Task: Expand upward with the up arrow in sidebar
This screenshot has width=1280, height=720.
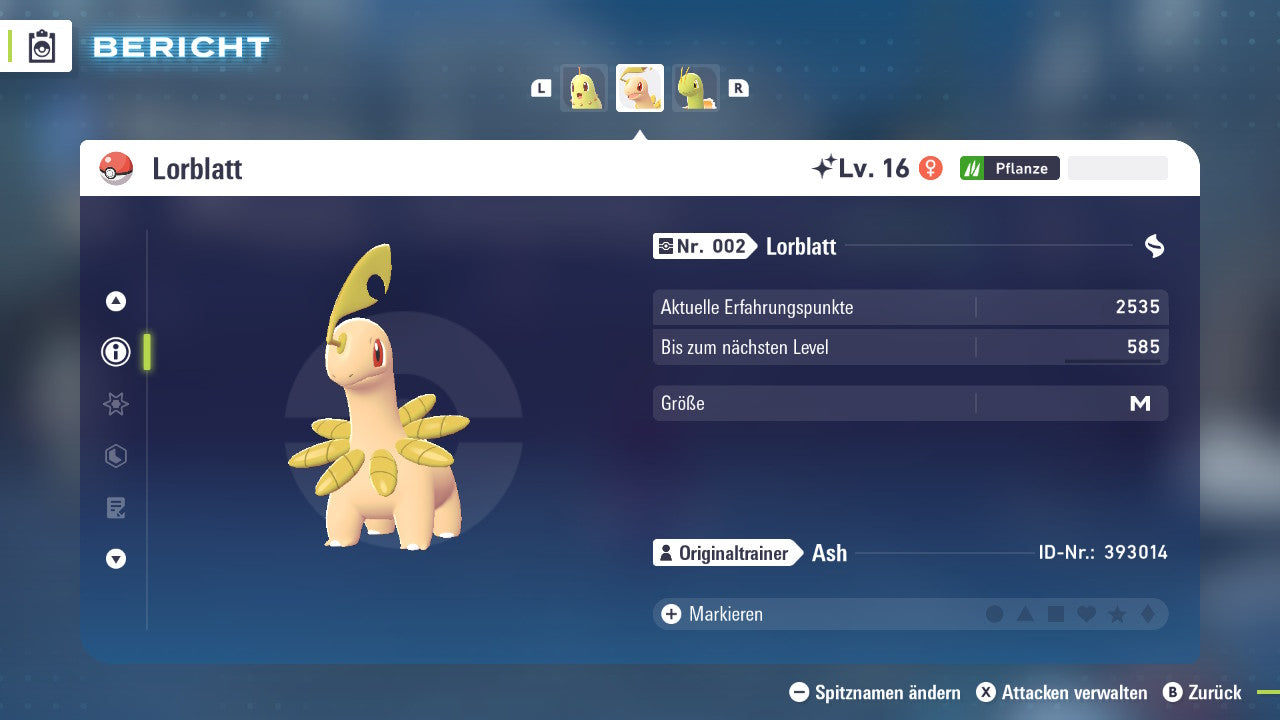Action: [115, 300]
